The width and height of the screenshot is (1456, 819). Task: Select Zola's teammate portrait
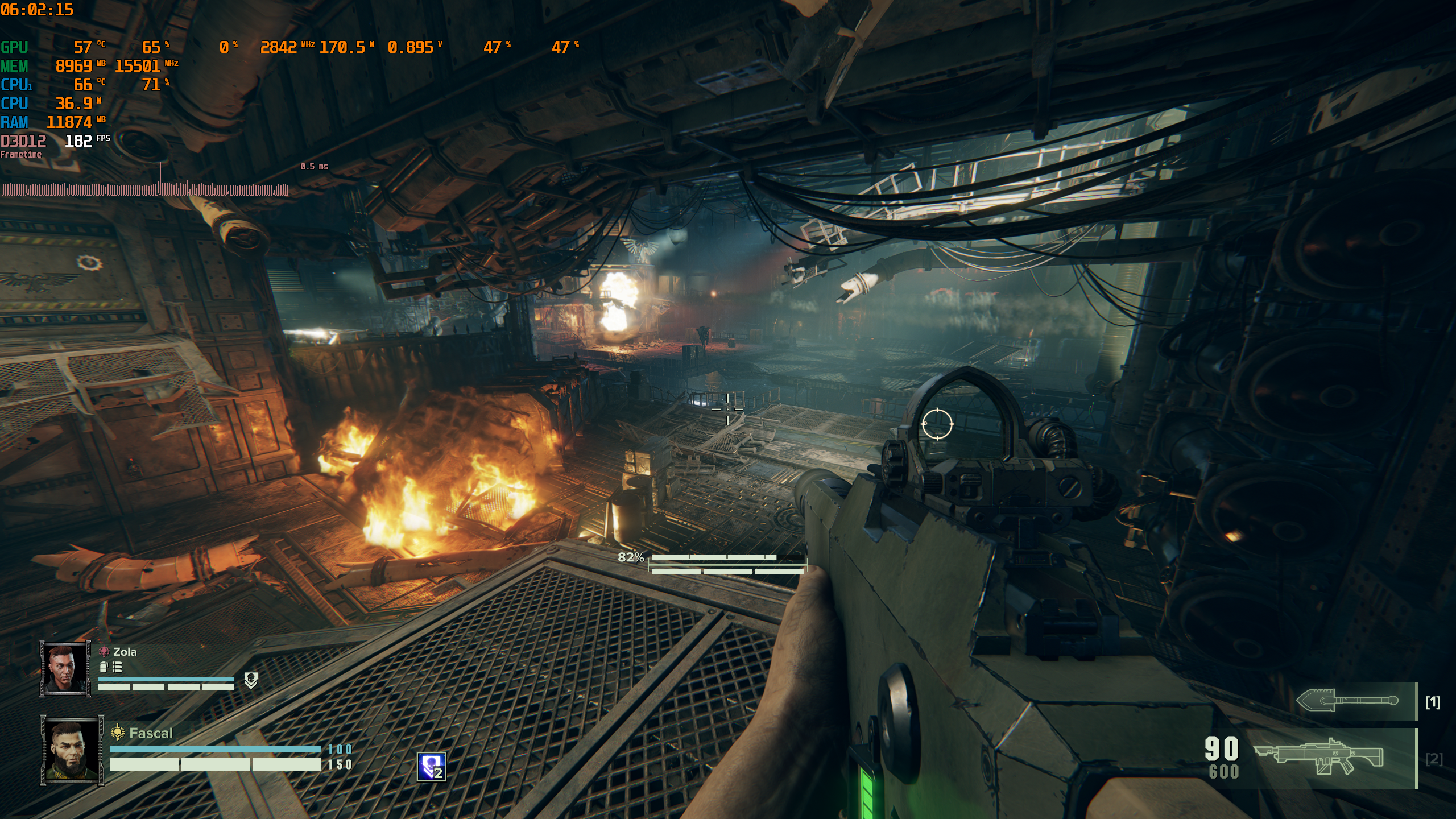(x=65, y=668)
